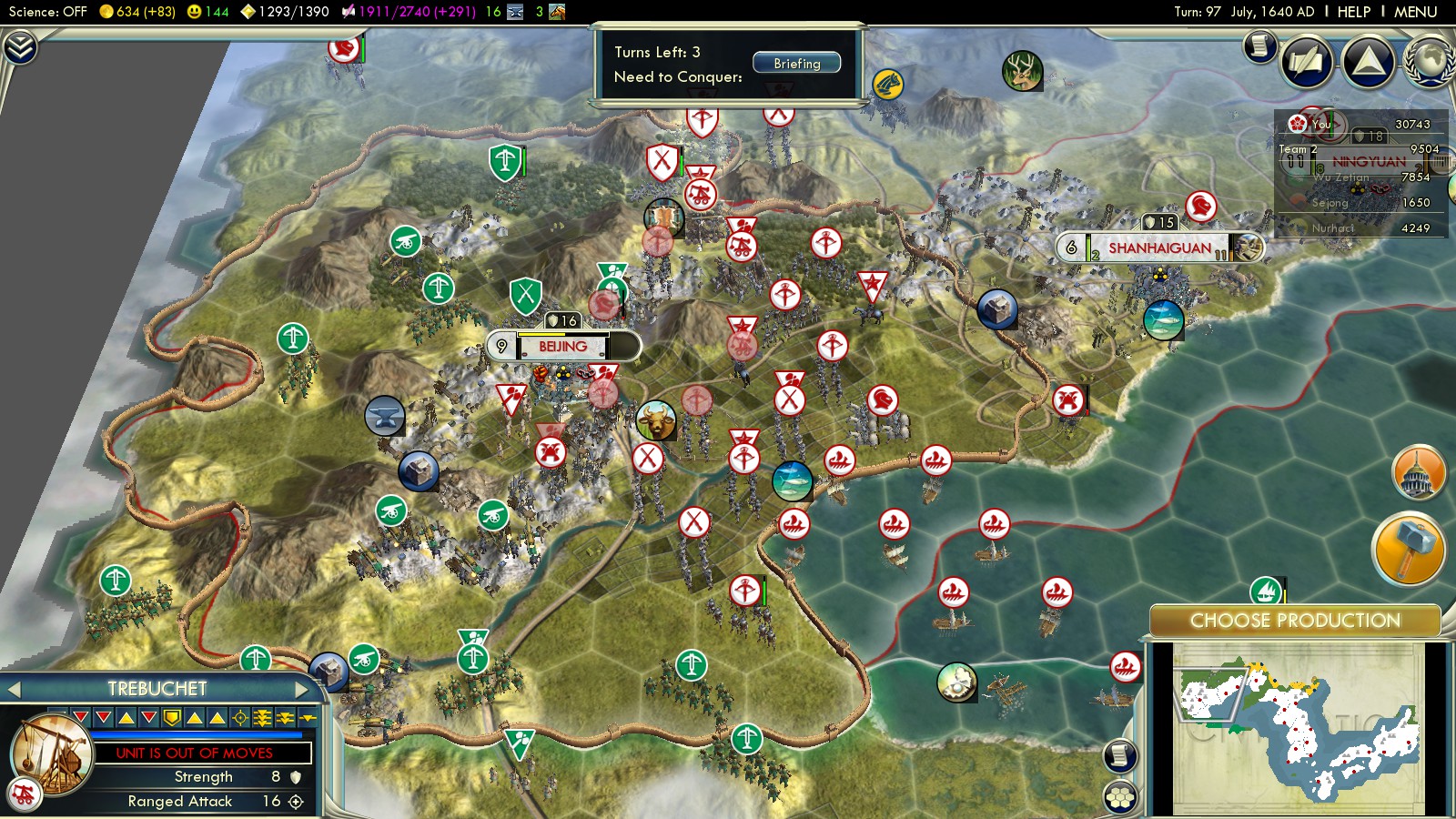Screen dimensions: 1456x819
Task: Open the small scroll notification log button
Action: pyautogui.click(x=1259, y=45)
